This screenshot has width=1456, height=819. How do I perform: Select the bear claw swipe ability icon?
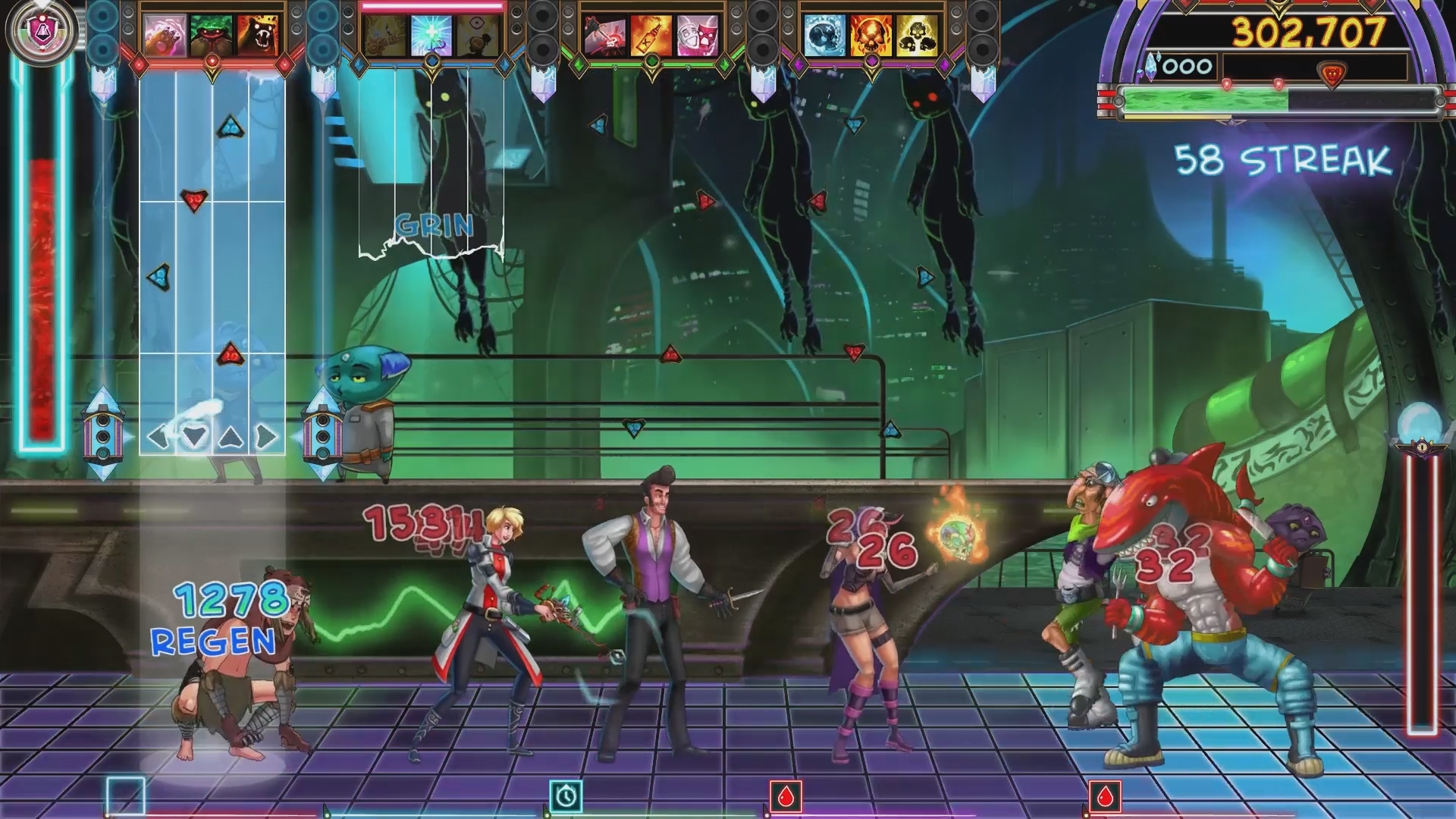[x=165, y=34]
